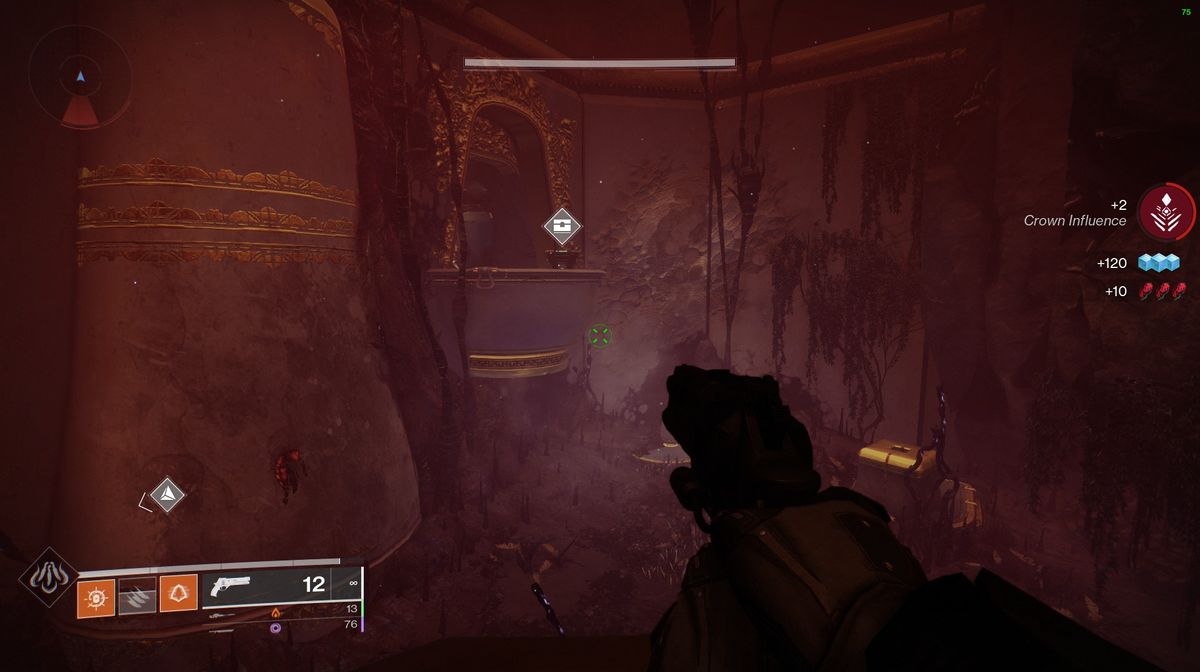1200x672 pixels.
Task: Select the chest waypoint marker
Action: click(x=563, y=226)
